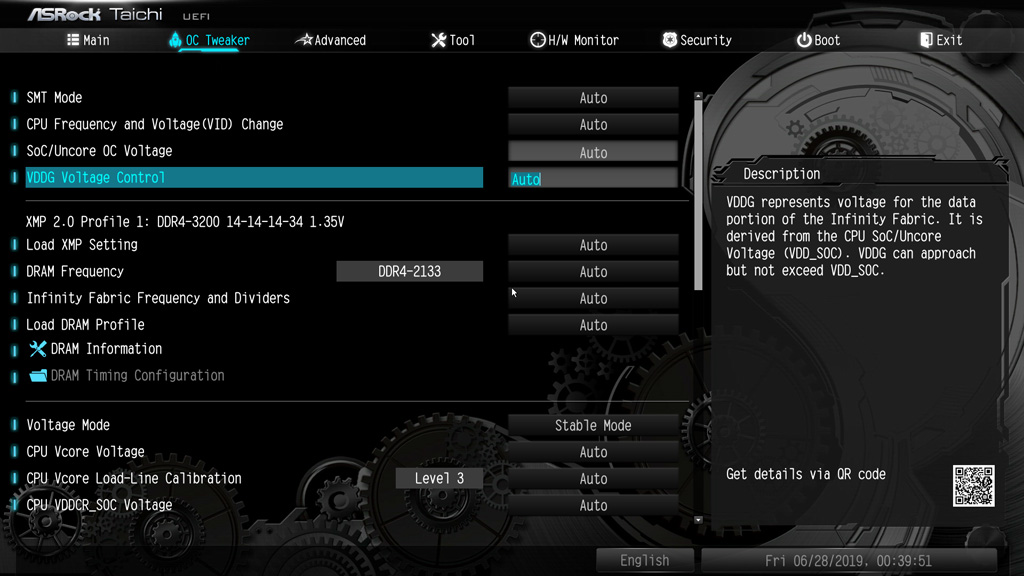Adjust CPU Vcore Load-Line Calibration dropdown
The height and width of the screenshot is (576, 1024).
(x=593, y=479)
